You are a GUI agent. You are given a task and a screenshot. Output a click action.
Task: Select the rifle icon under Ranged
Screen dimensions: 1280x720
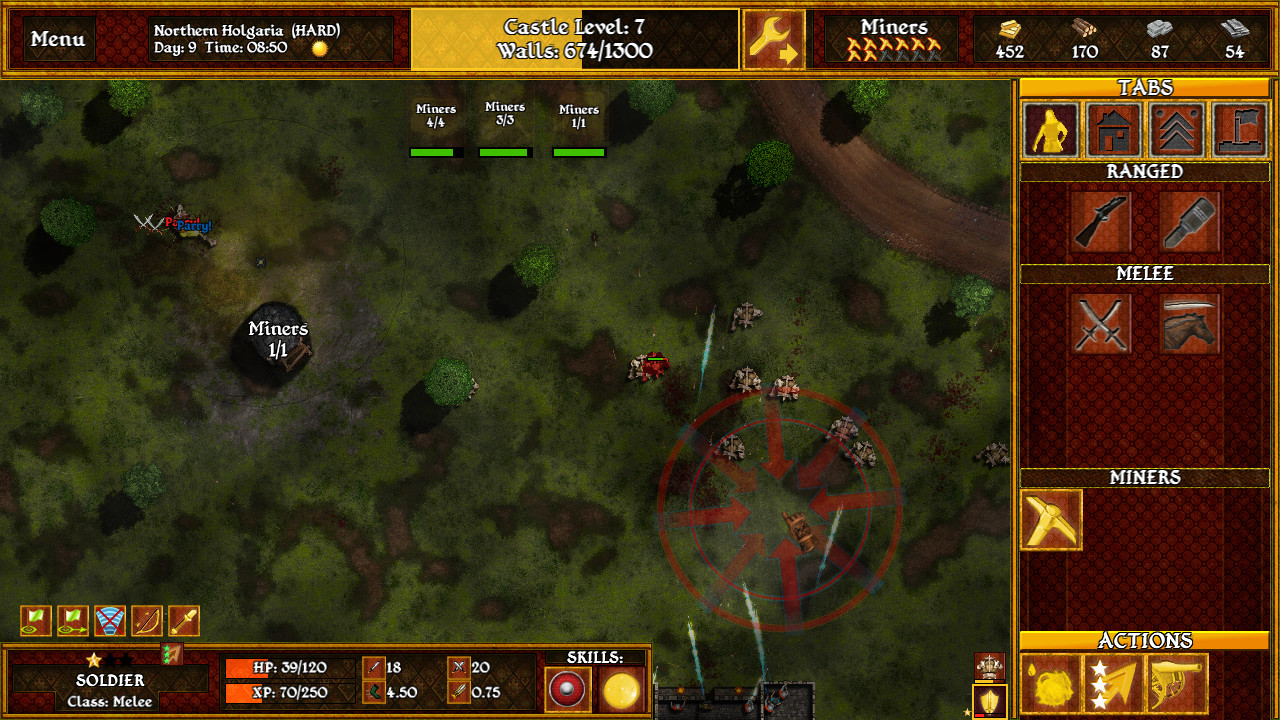(x=1101, y=222)
